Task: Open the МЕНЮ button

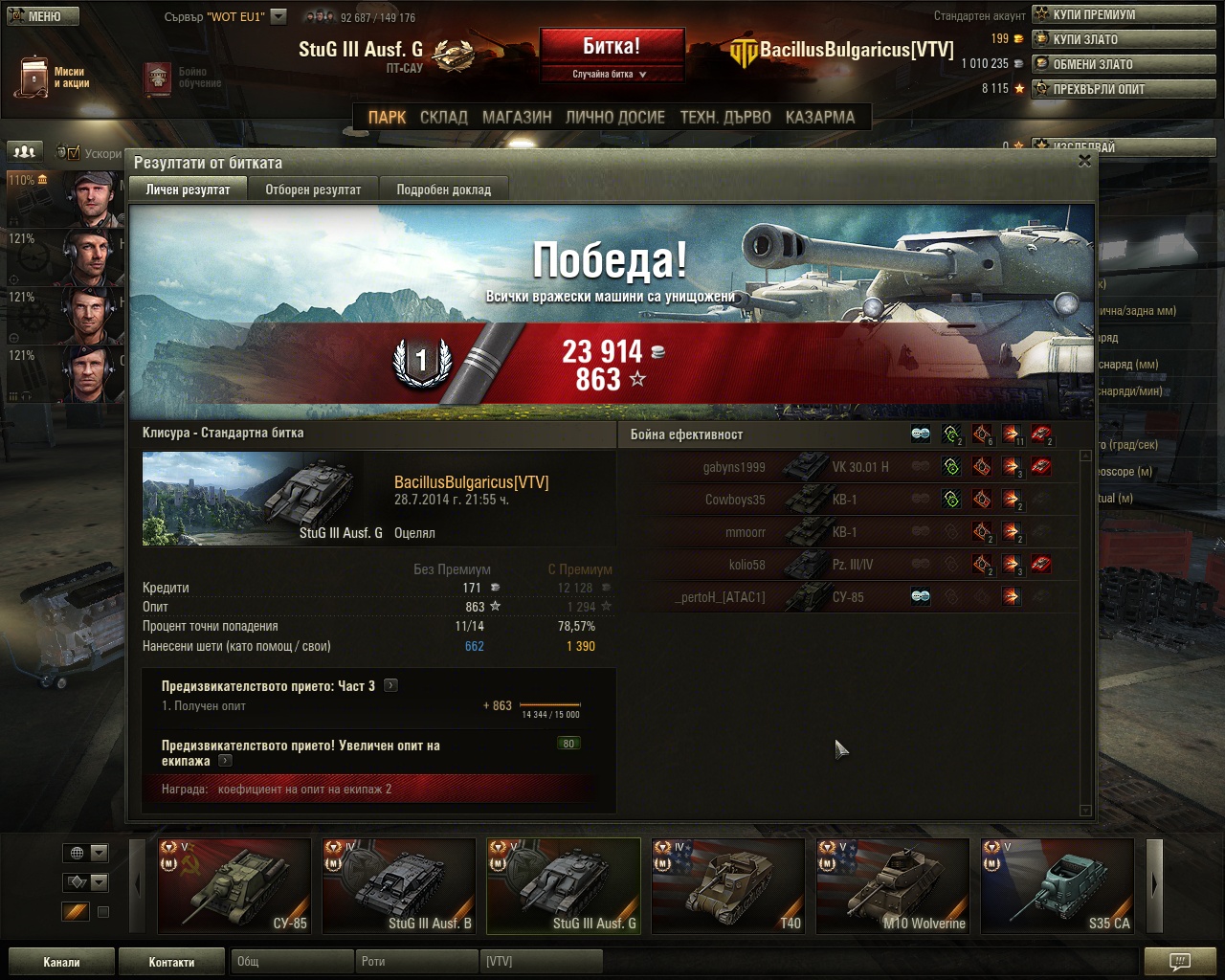Action: pyautogui.click(x=43, y=16)
